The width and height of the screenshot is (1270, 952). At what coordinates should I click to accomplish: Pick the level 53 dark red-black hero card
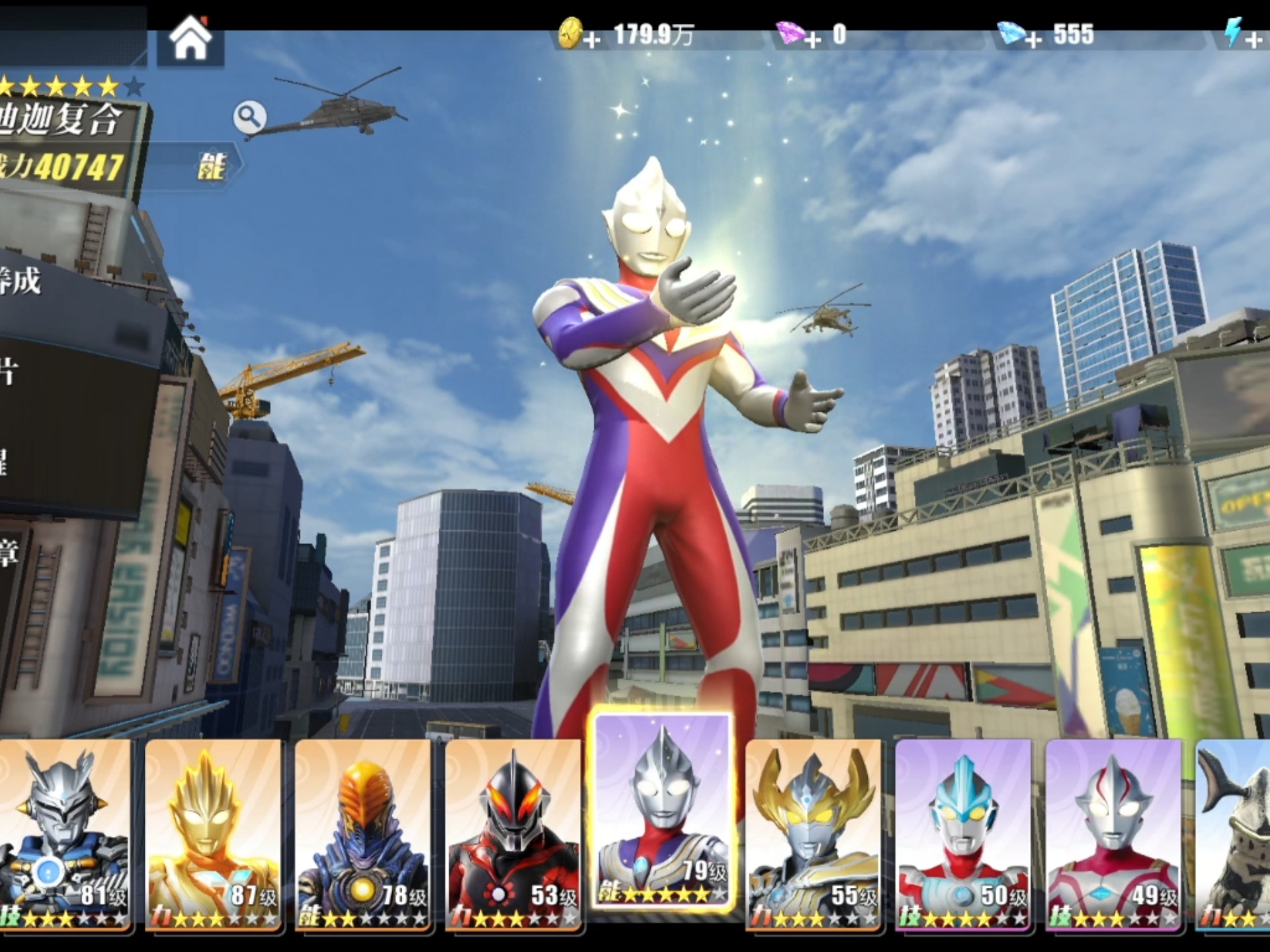point(513,834)
